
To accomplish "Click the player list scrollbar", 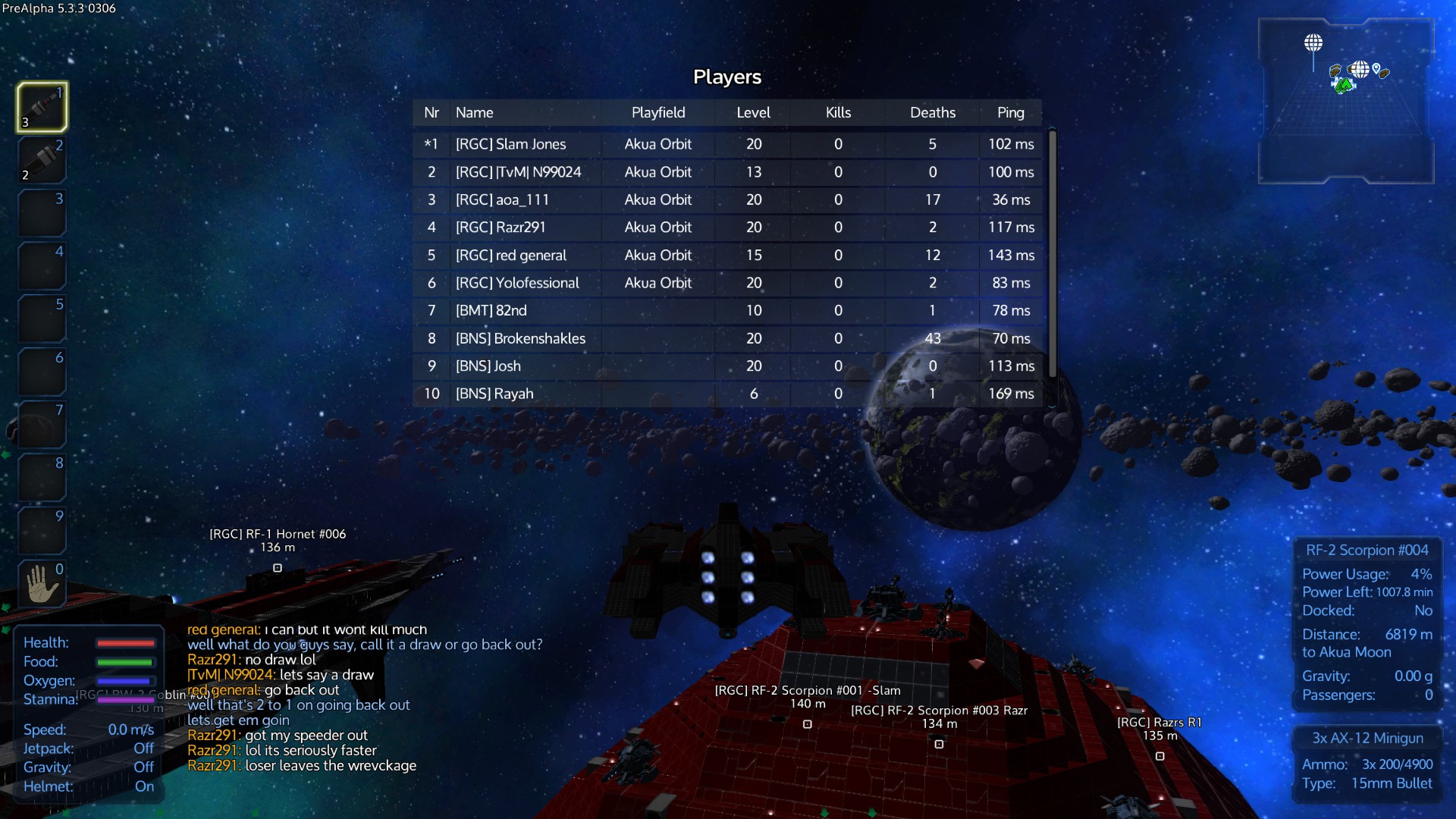I will [x=1053, y=254].
